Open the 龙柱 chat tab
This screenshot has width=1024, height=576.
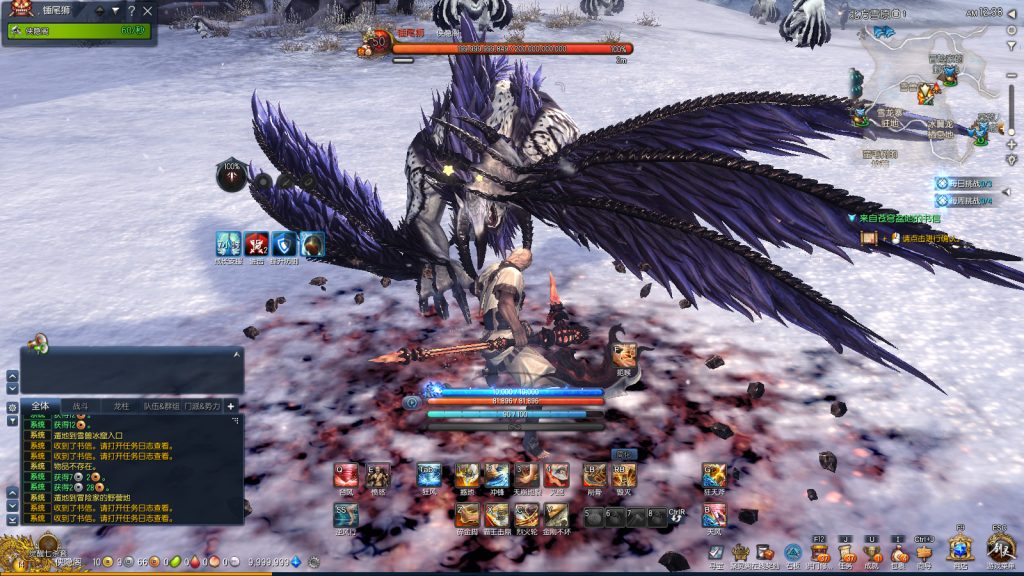coord(121,406)
